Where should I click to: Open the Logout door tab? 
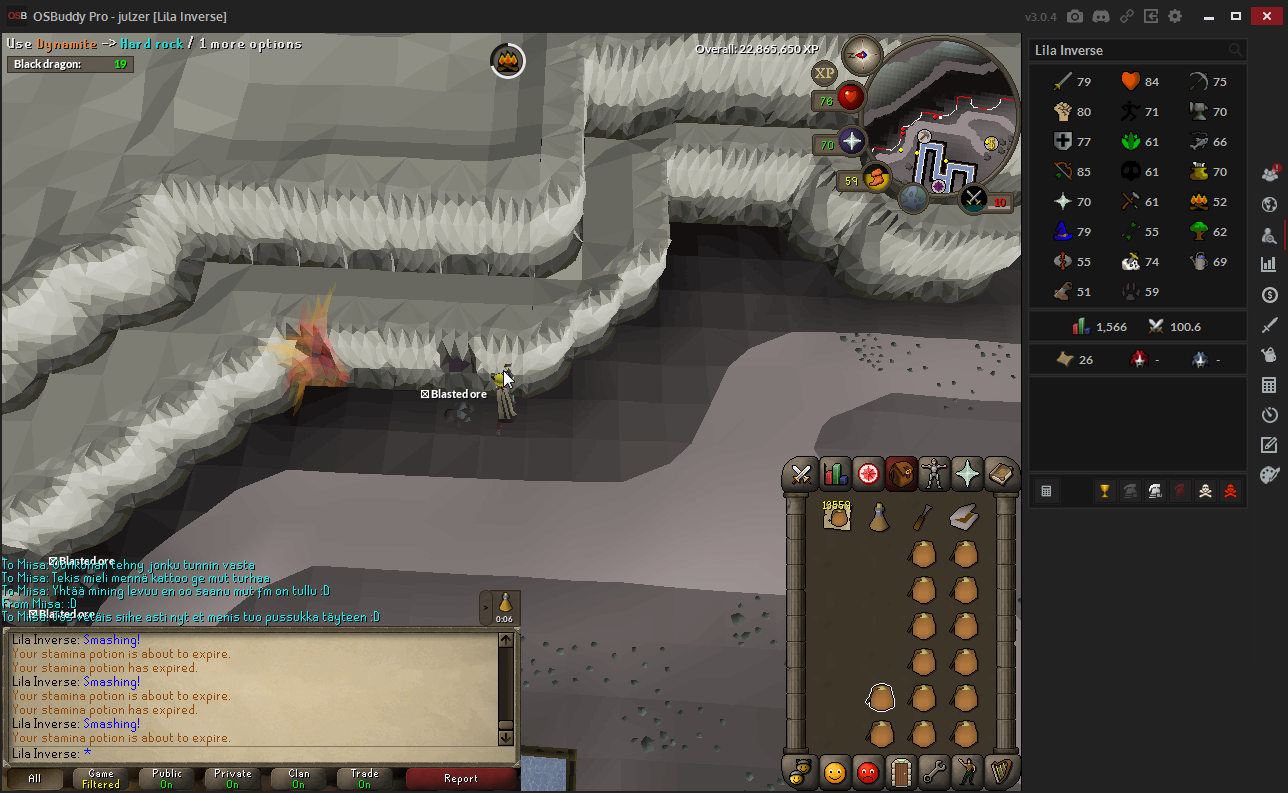[x=901, y=772]
